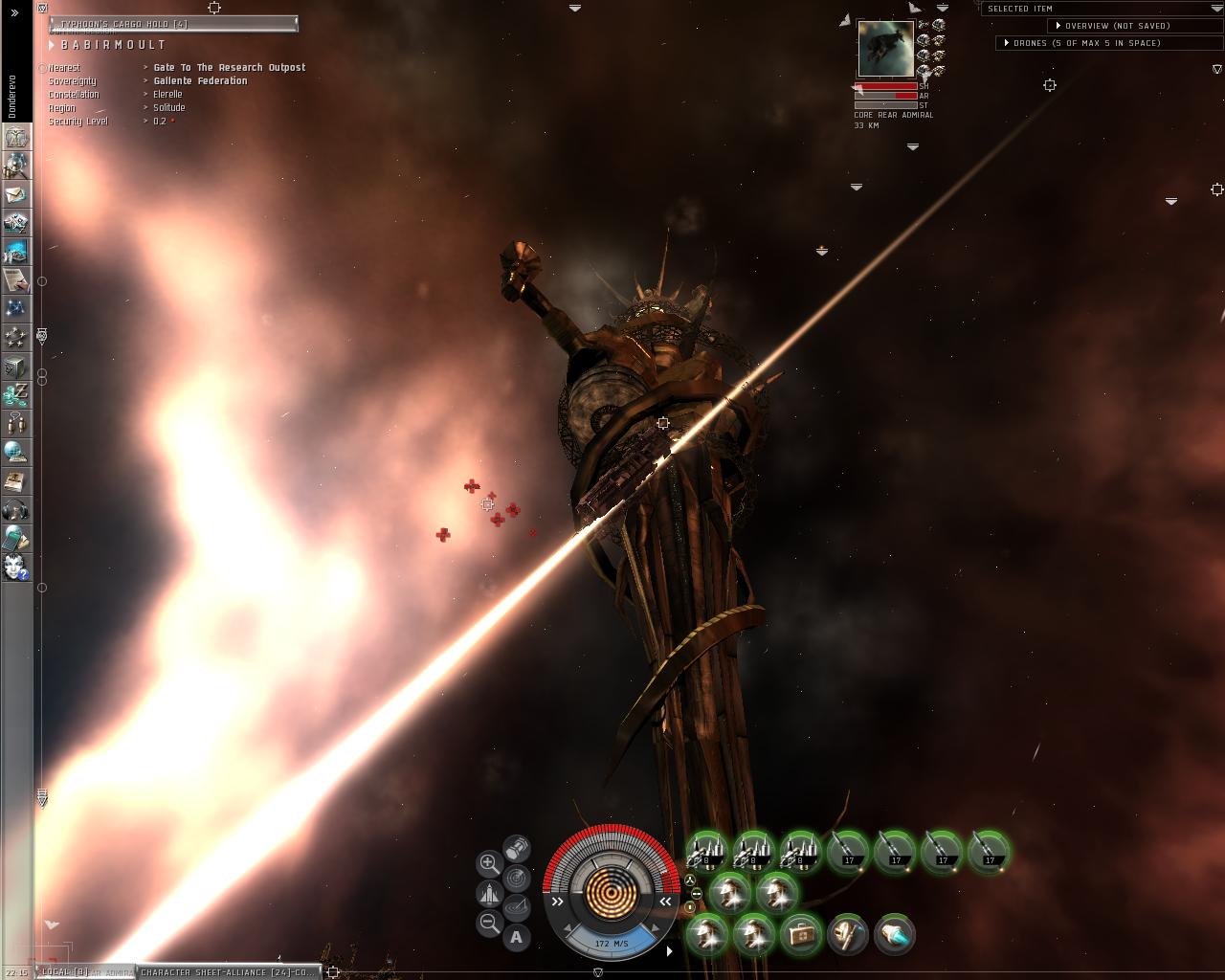This screenshot has height=980, width=1225.
Task: Open the star map icon
Action: point(16,308)
